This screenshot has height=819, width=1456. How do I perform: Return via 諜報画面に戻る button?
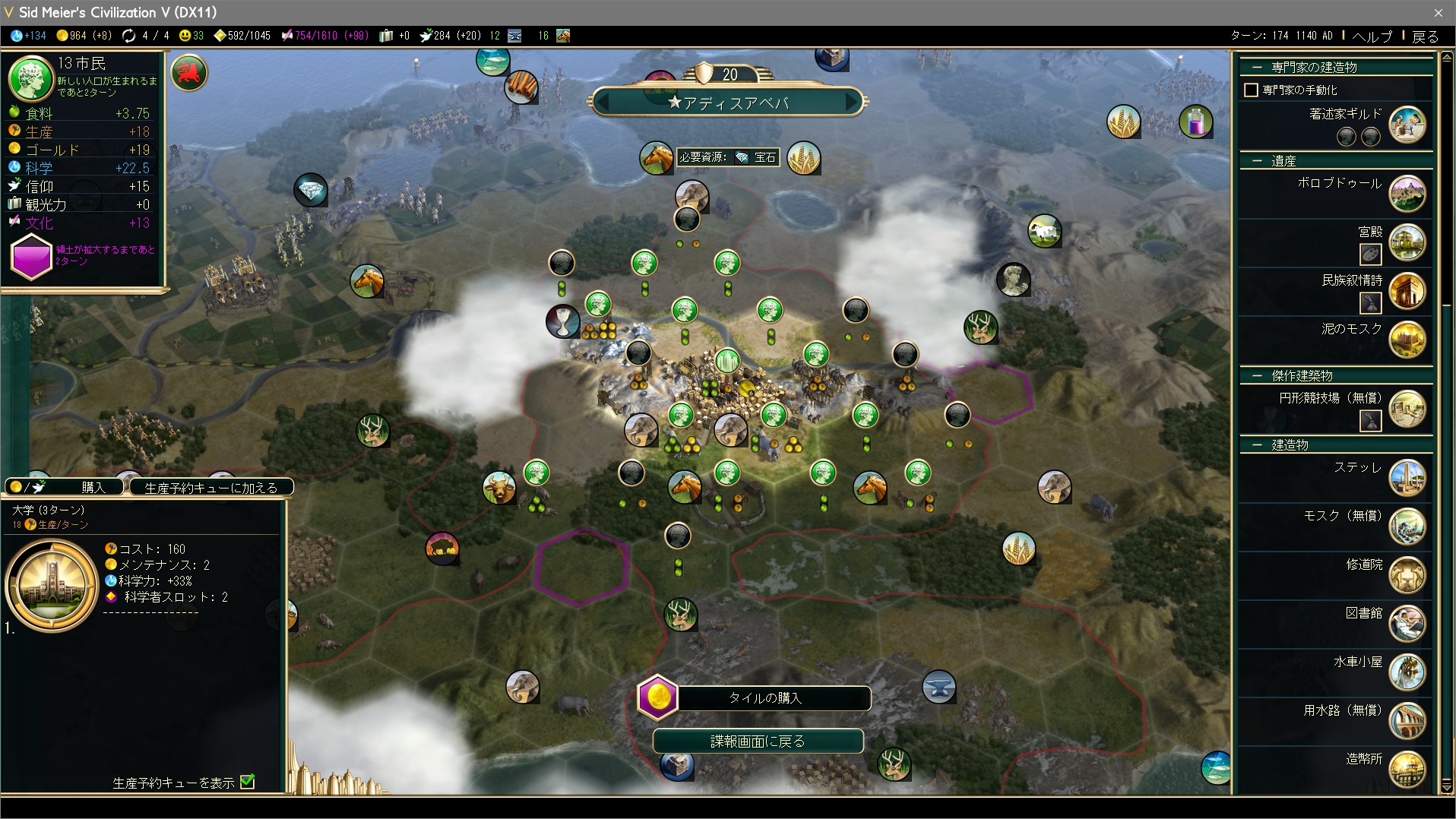[758, 741]
